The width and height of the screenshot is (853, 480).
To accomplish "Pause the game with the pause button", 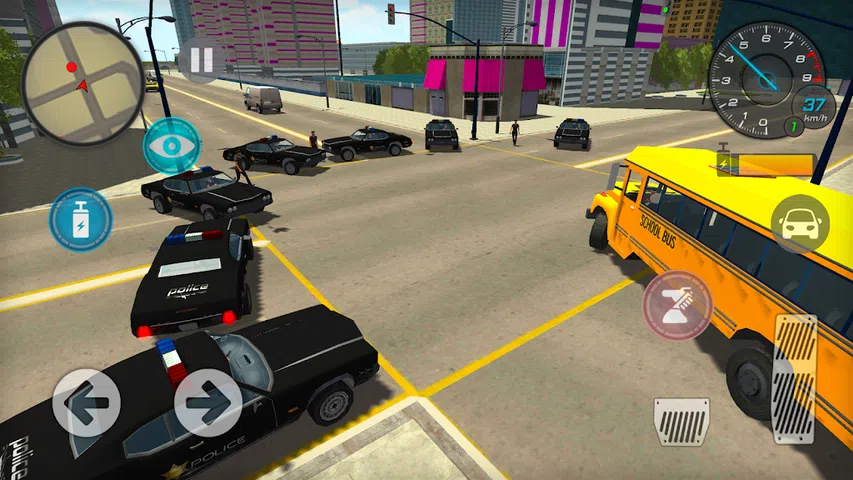I will (201, 60).
